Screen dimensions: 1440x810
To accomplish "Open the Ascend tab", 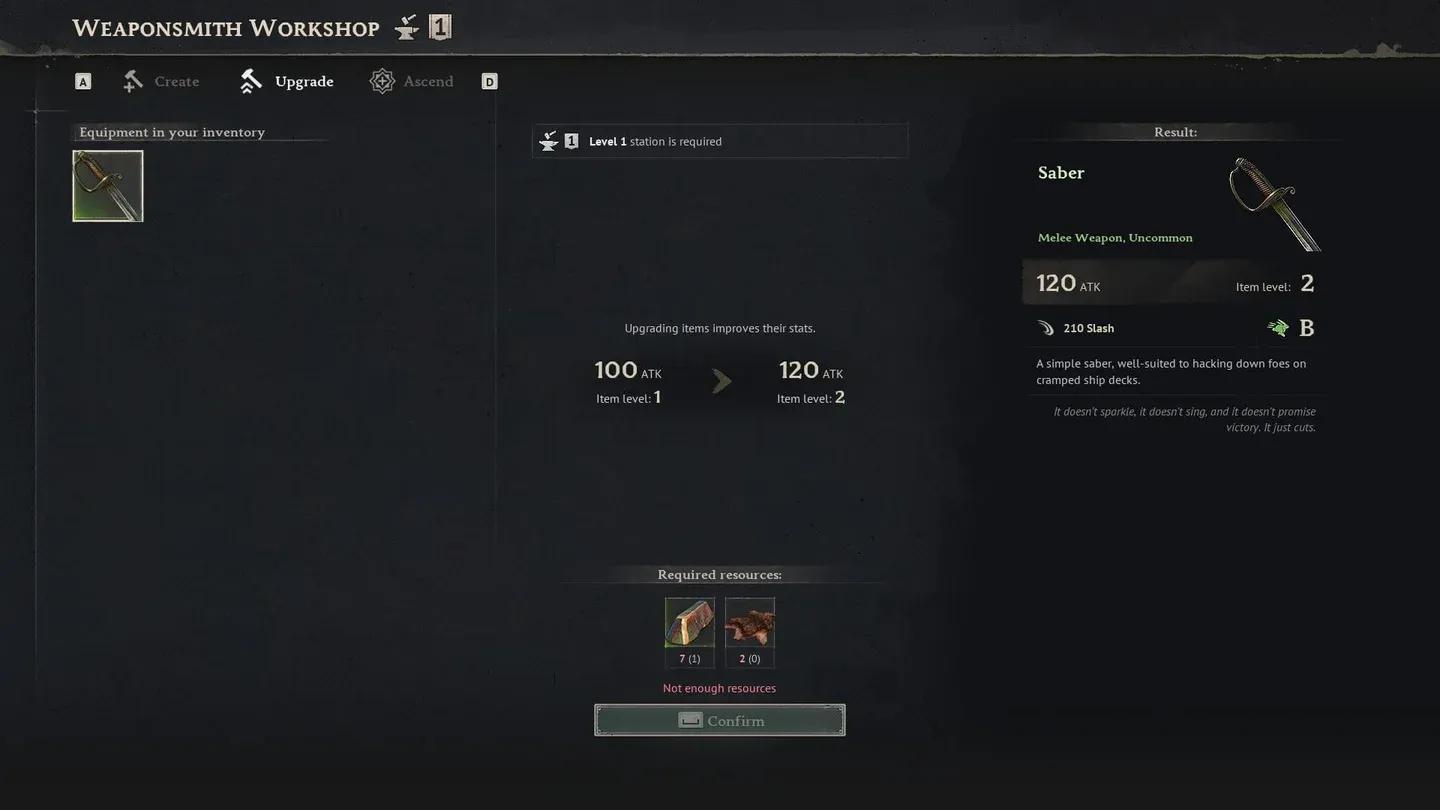I will pos(429,80).
